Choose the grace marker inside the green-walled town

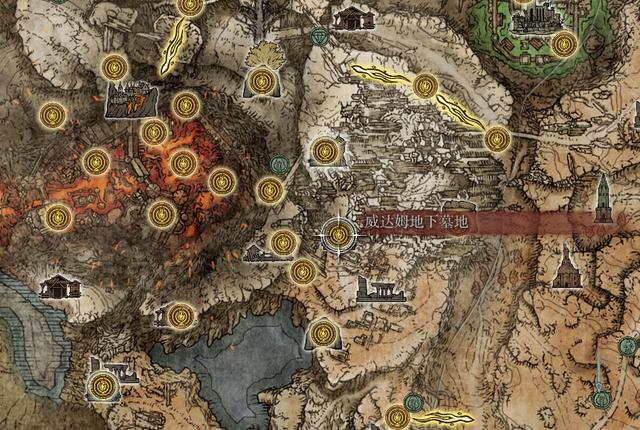click(564, 43)
